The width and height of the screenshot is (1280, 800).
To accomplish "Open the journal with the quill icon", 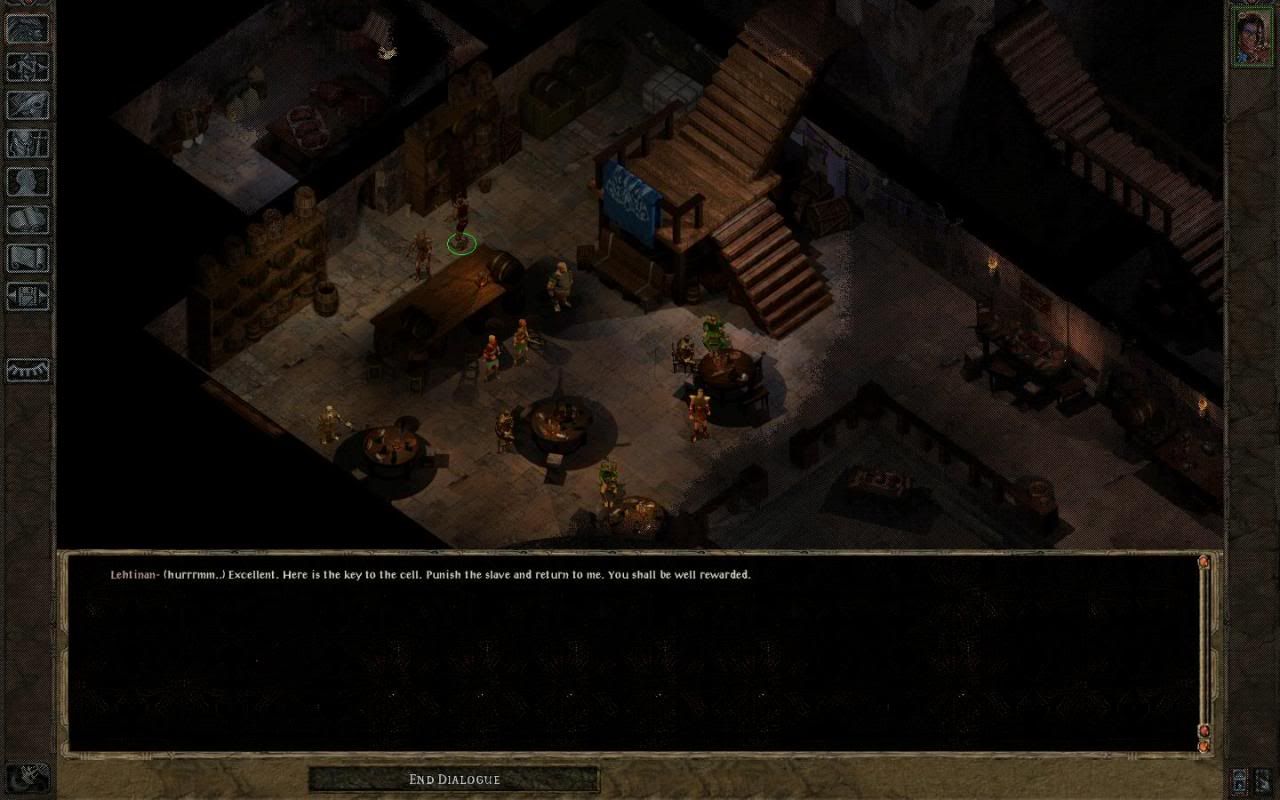I will (27, 105).
